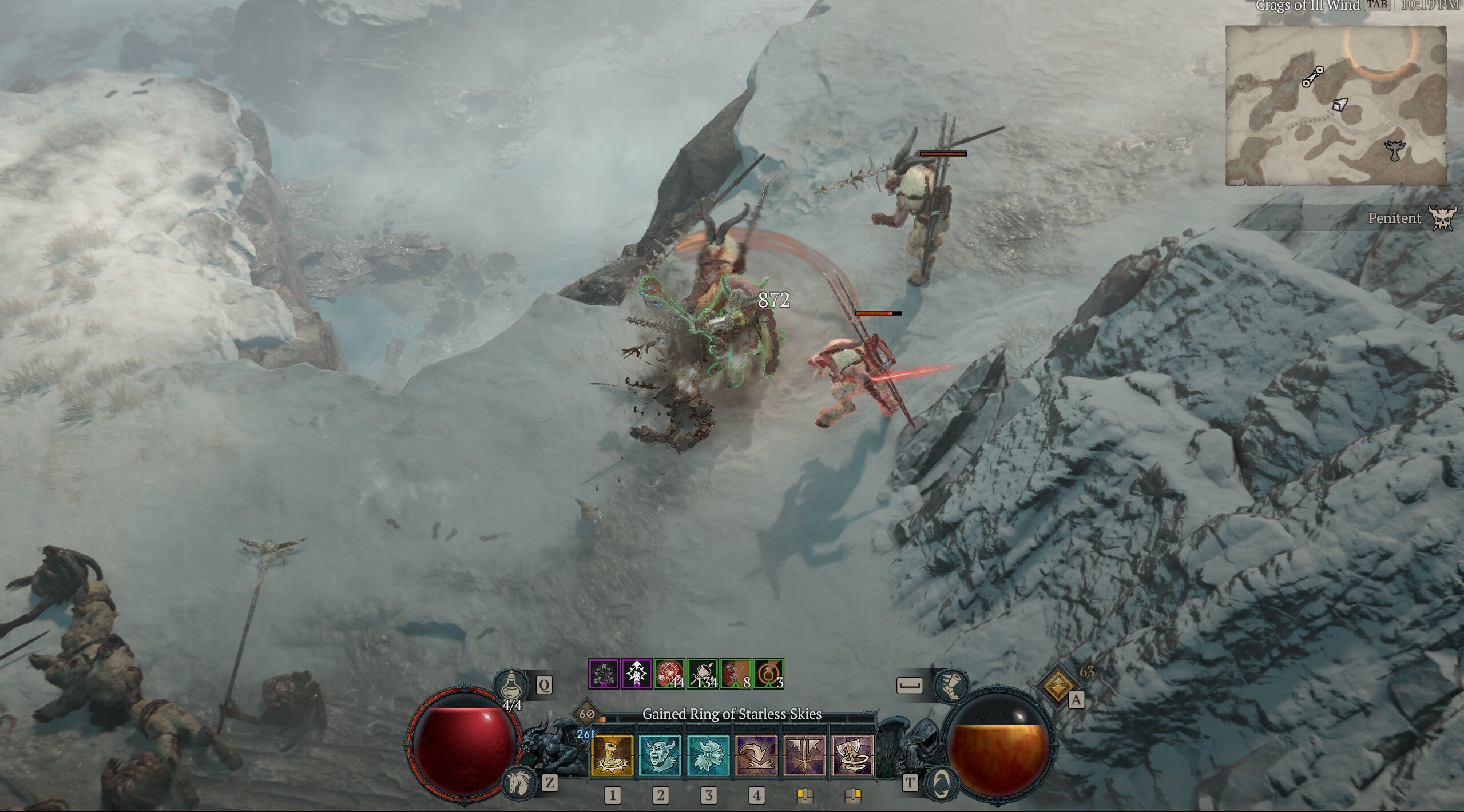Select the ring buff icon showing 3

[x=768, y=674]
